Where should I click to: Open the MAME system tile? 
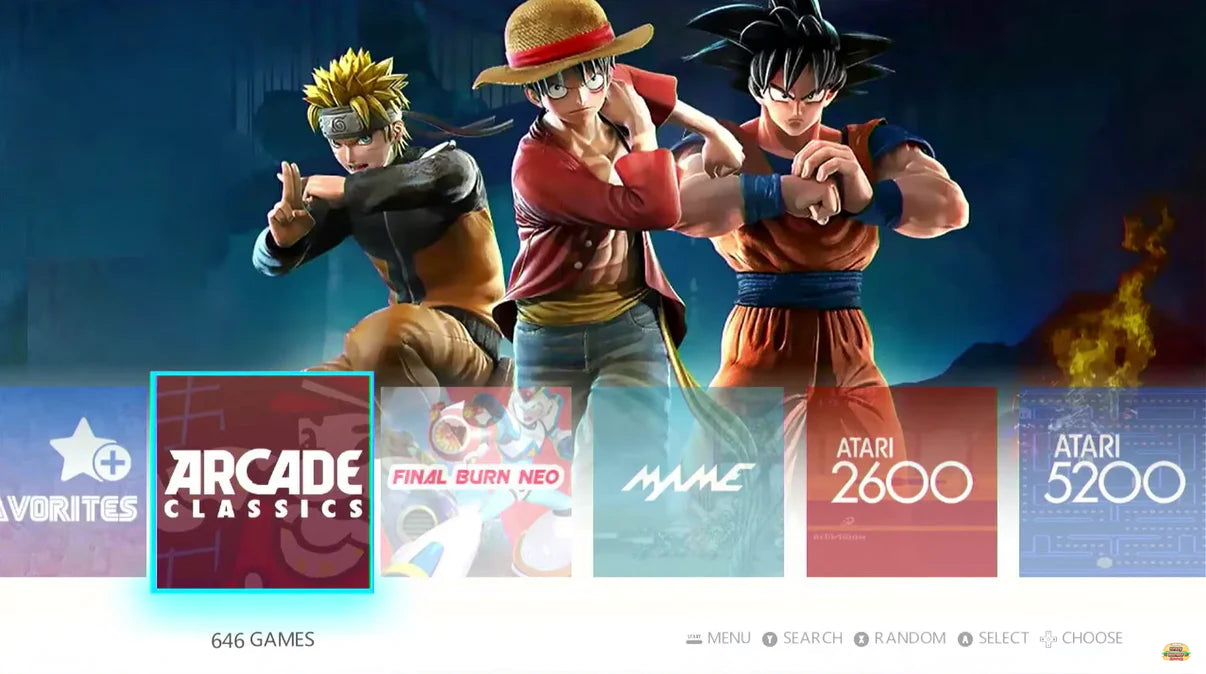coord(688,482)
